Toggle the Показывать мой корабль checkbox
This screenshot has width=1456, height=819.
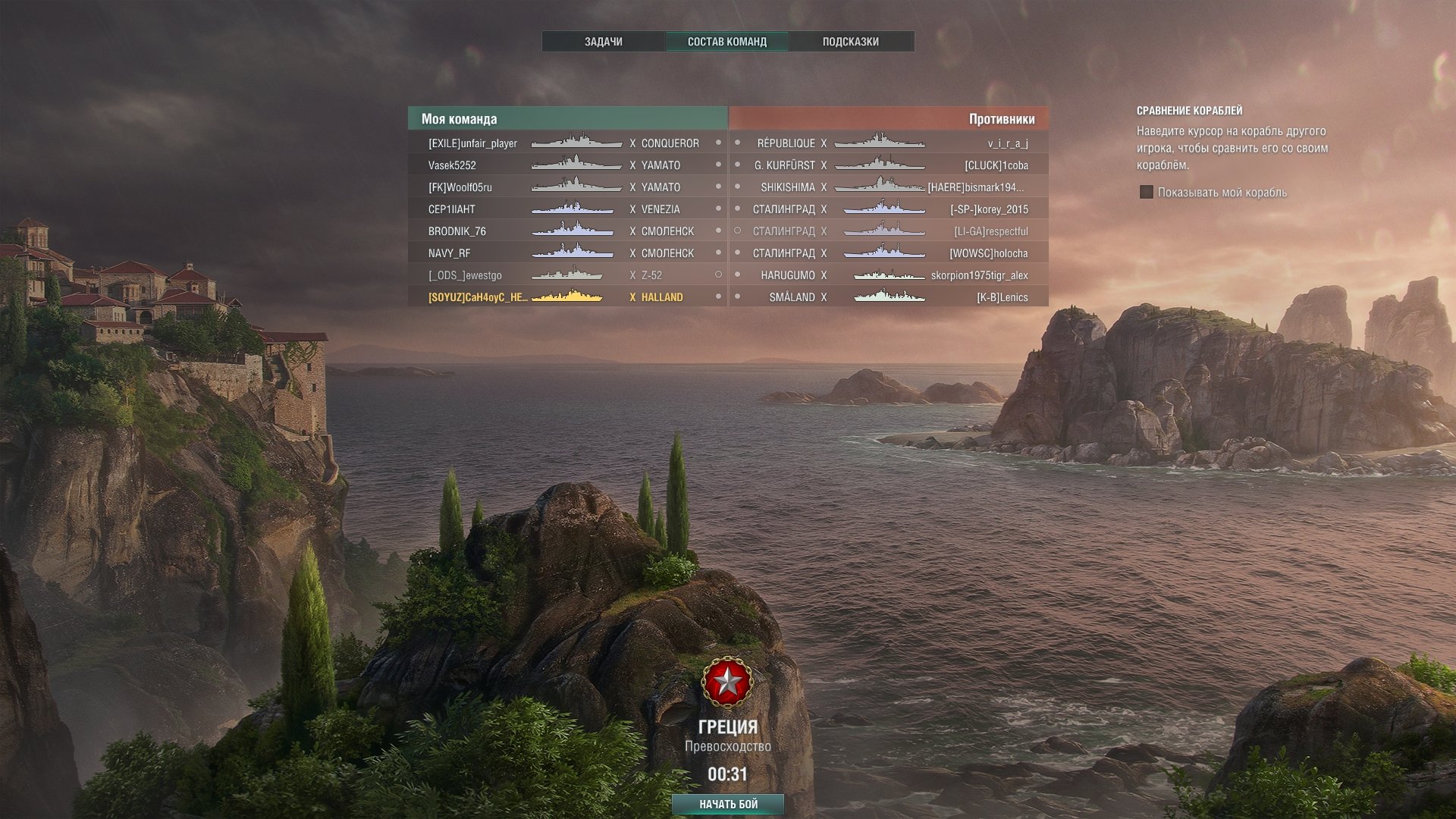coord(1147,193)
